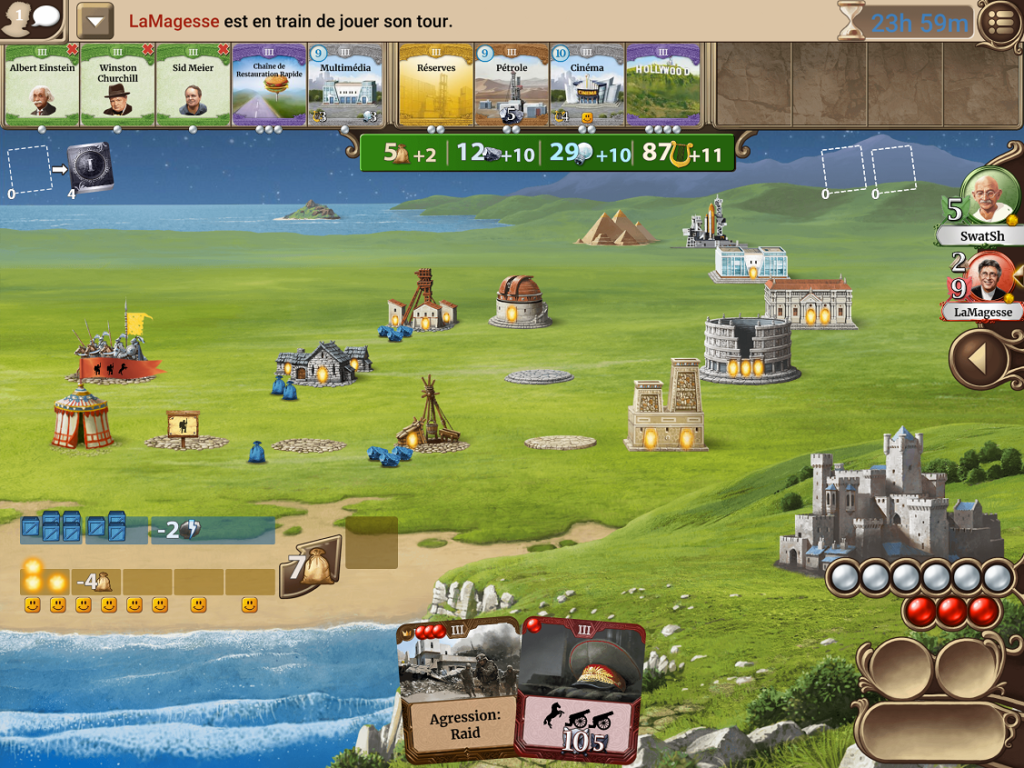Image resolution: width=1024 pixels, height=768 pixels.
Task: Pick the Winston Churchill card
Action: pyautogui.click(x=118, y=86)
